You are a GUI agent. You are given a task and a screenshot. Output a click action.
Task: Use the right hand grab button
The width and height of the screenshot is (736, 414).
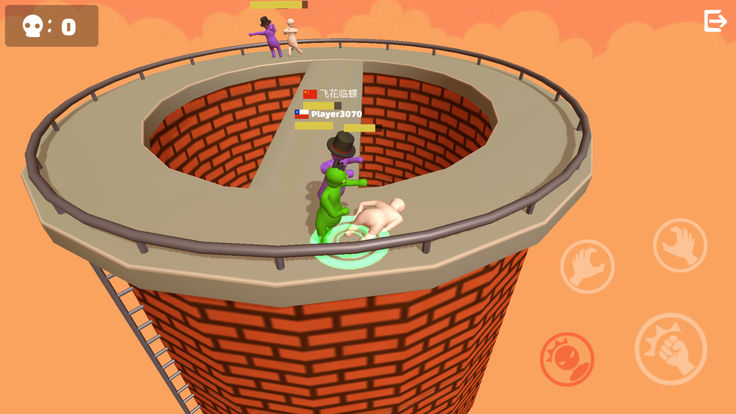pyautogui.click(x=680, y=245)
